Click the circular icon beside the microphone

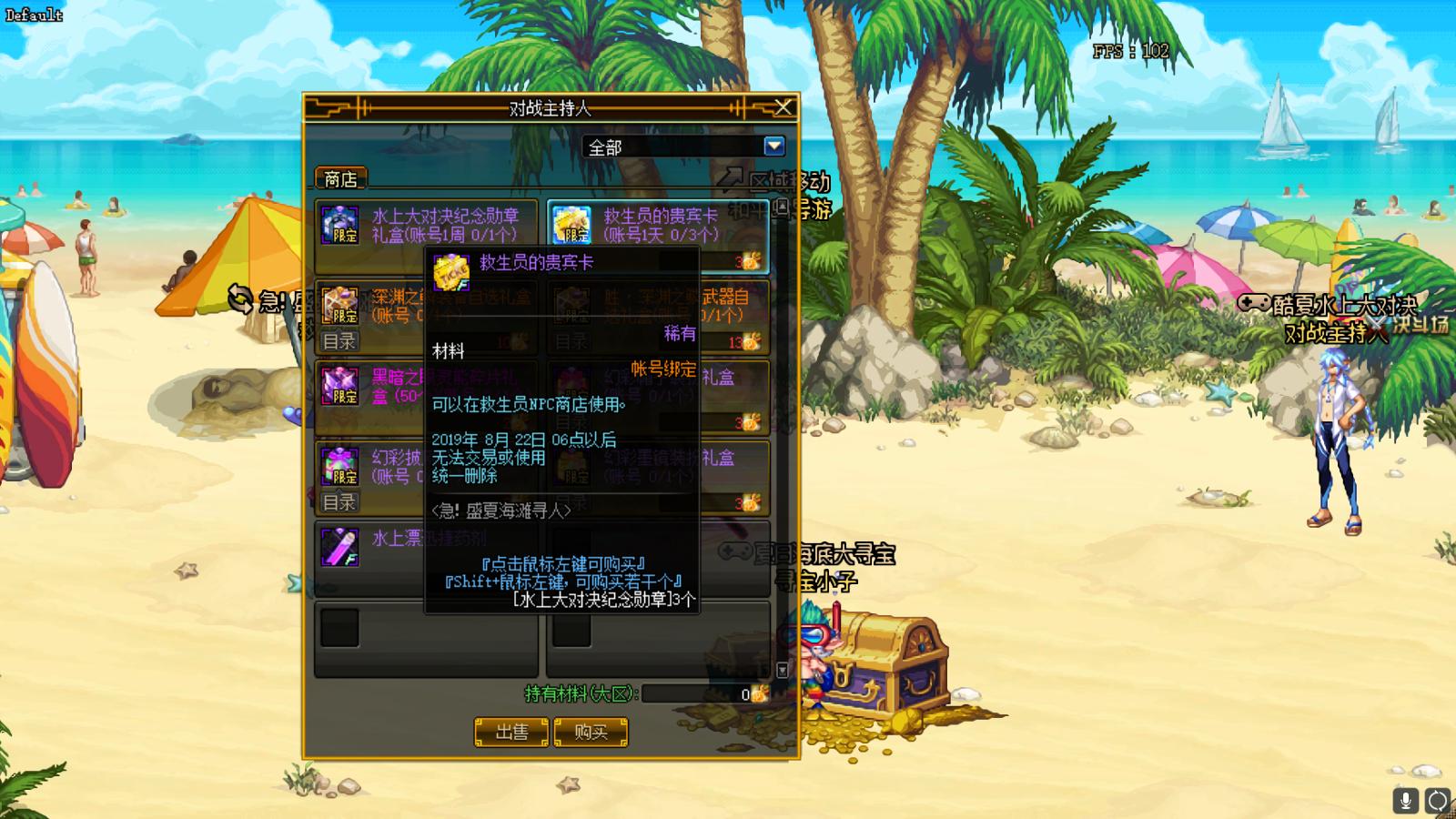(x=1437, y=800)
